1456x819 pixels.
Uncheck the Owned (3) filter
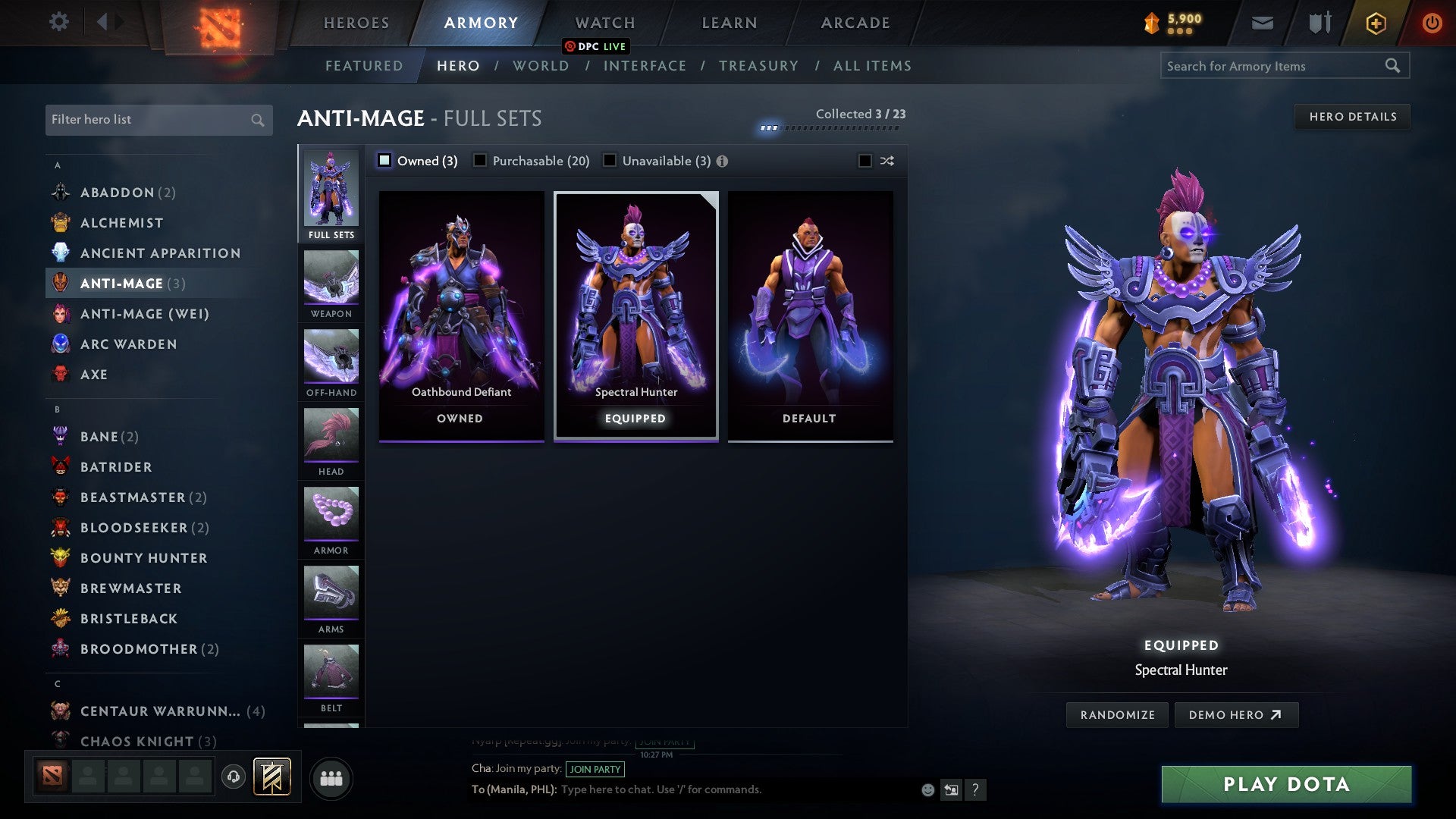click(x=385, y=161)
